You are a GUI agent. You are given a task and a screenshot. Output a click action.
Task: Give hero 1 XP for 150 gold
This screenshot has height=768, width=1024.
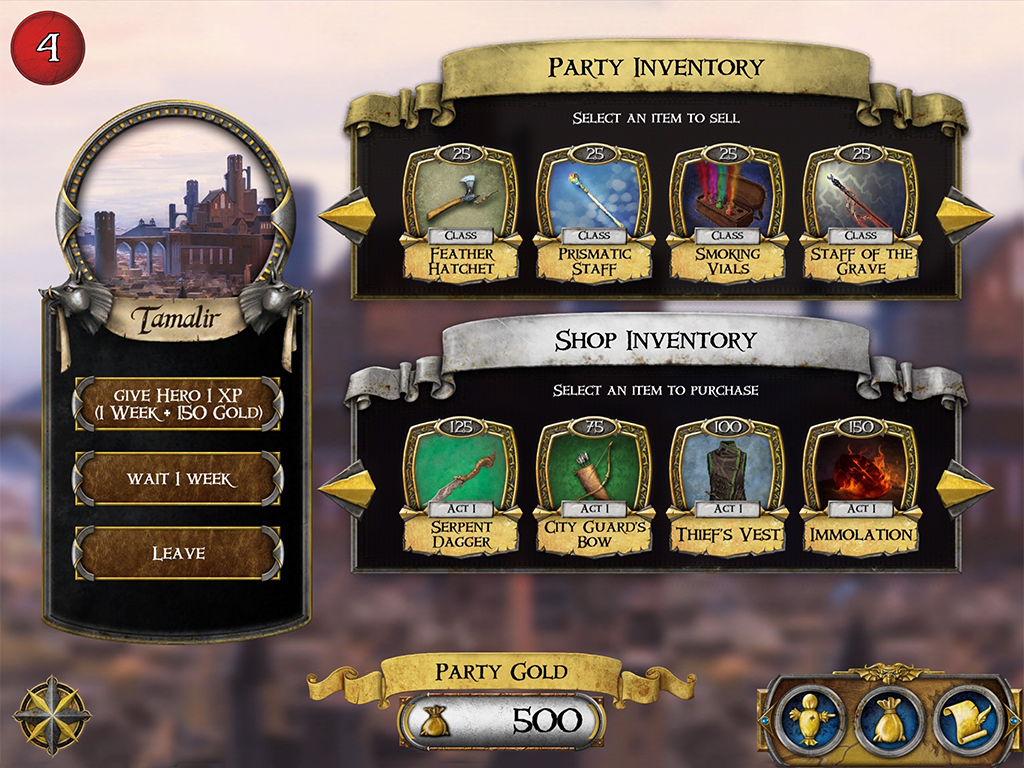178,403
